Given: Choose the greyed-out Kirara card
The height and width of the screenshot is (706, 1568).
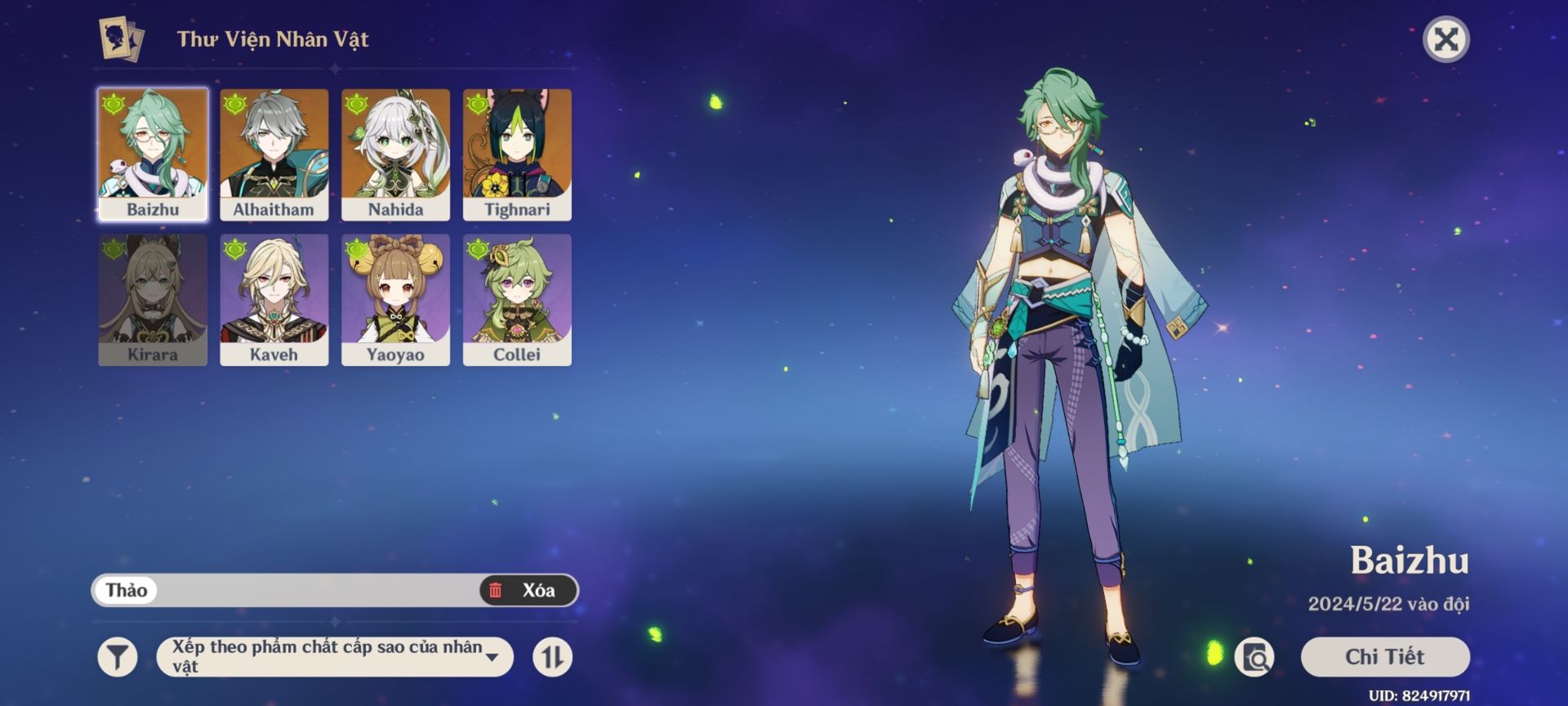Looking at the screenshot, I should (153, 299).
